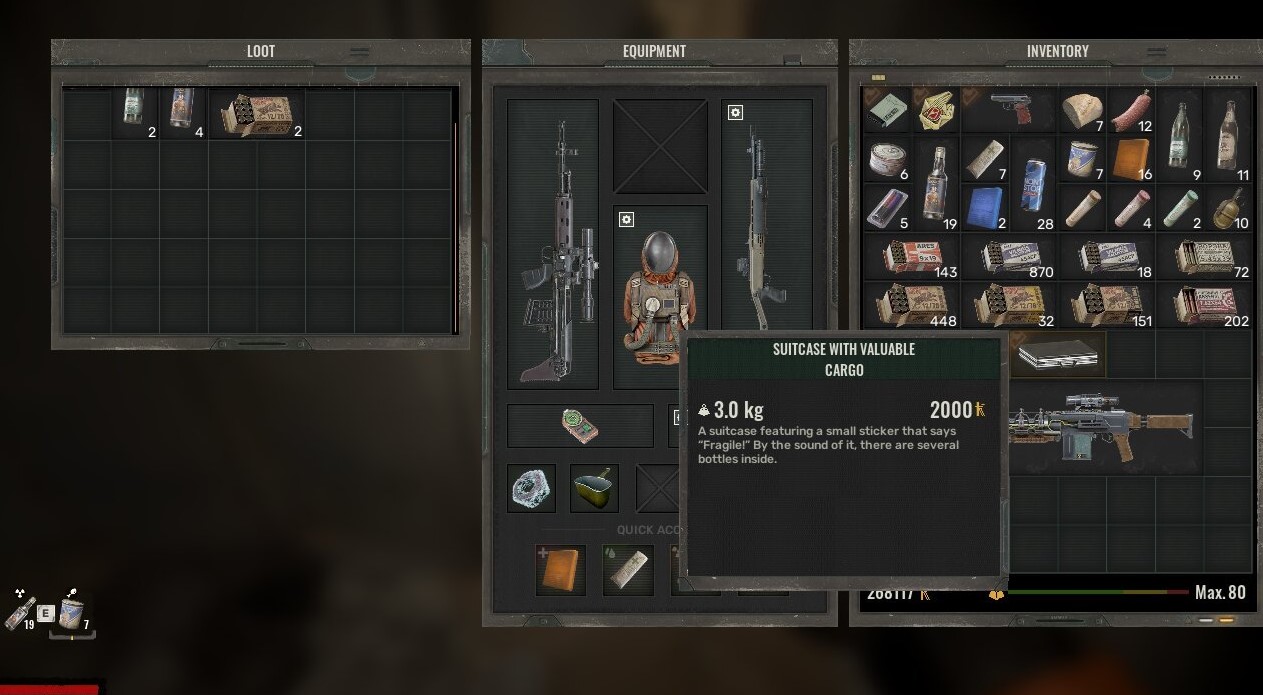Select the green pot-shaped artifact slot
Image resolution: width=1263 pixels, height=695 pixels.
(x=594, y=489)
